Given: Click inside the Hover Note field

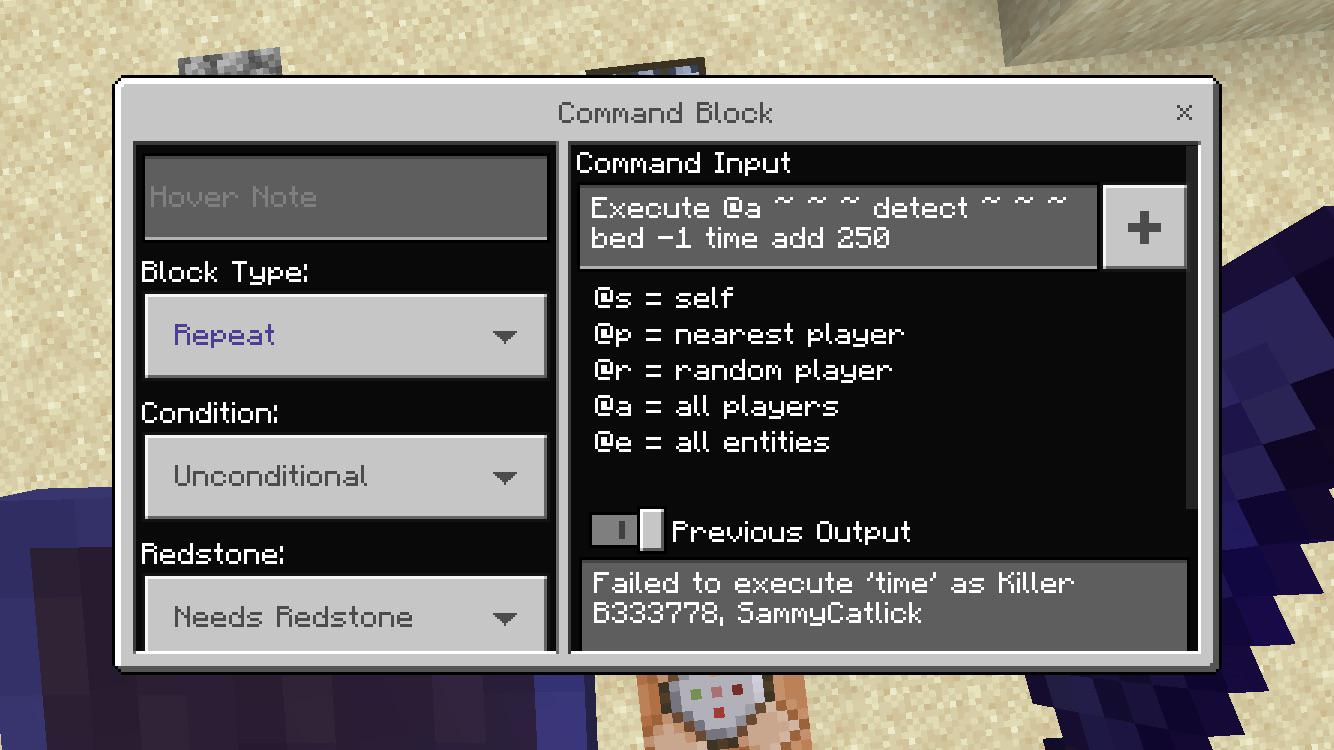Looking at the screenshot, I should tap(345, 197).
